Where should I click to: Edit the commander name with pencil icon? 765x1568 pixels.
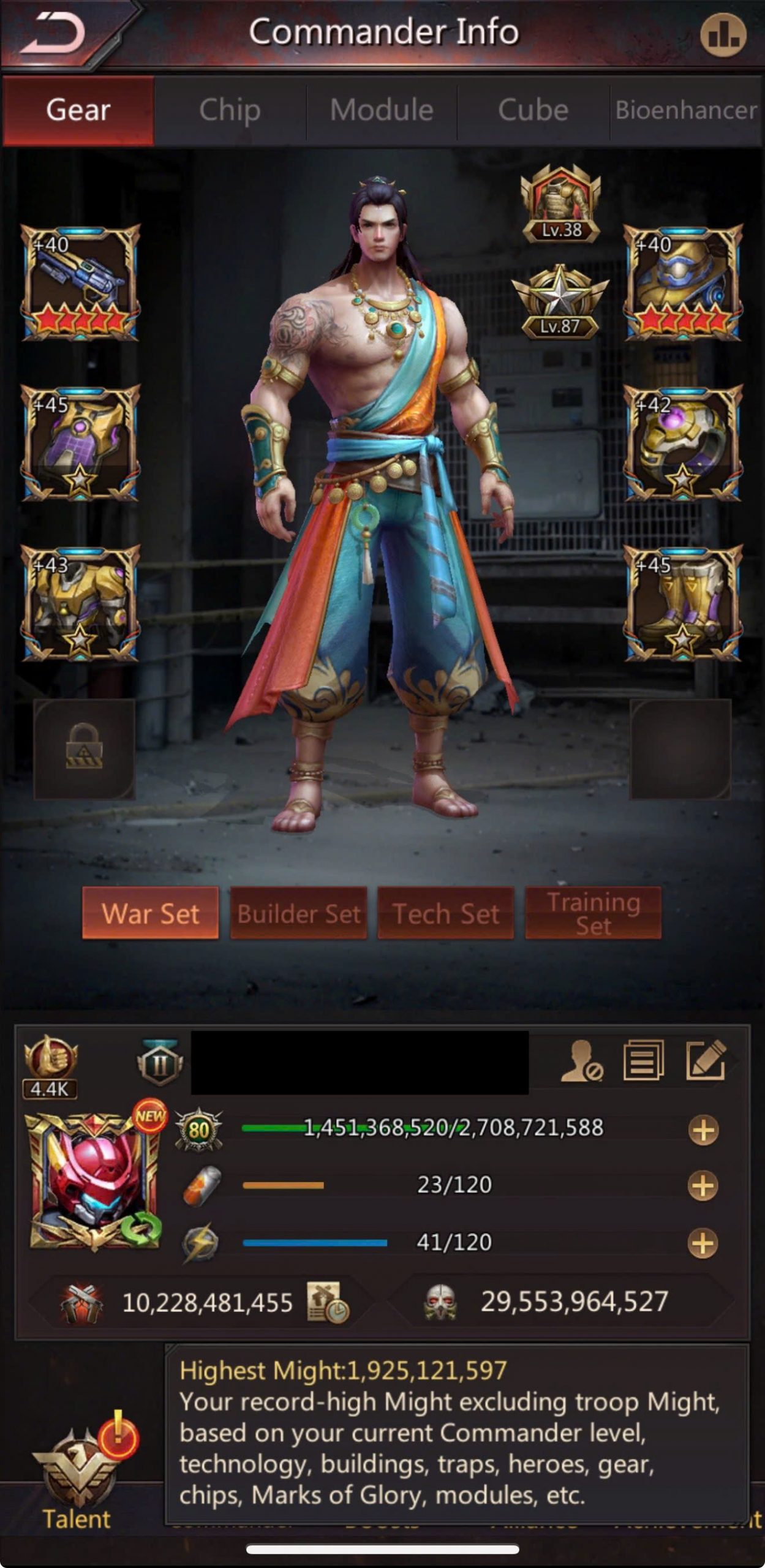pos(706,1060)
